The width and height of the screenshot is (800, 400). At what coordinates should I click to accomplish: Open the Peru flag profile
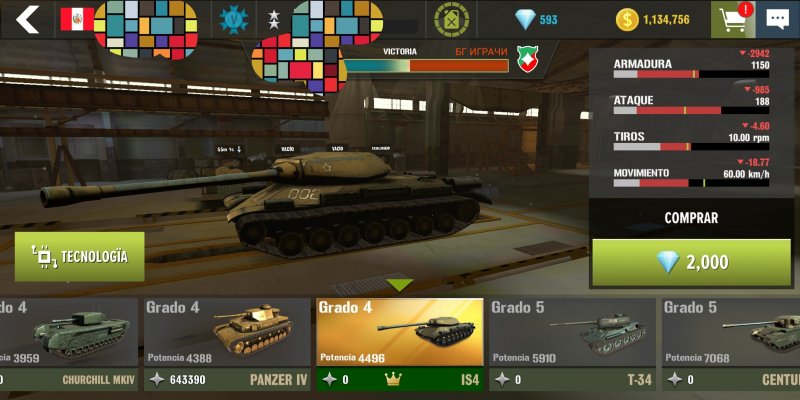(x=77, y=19)
